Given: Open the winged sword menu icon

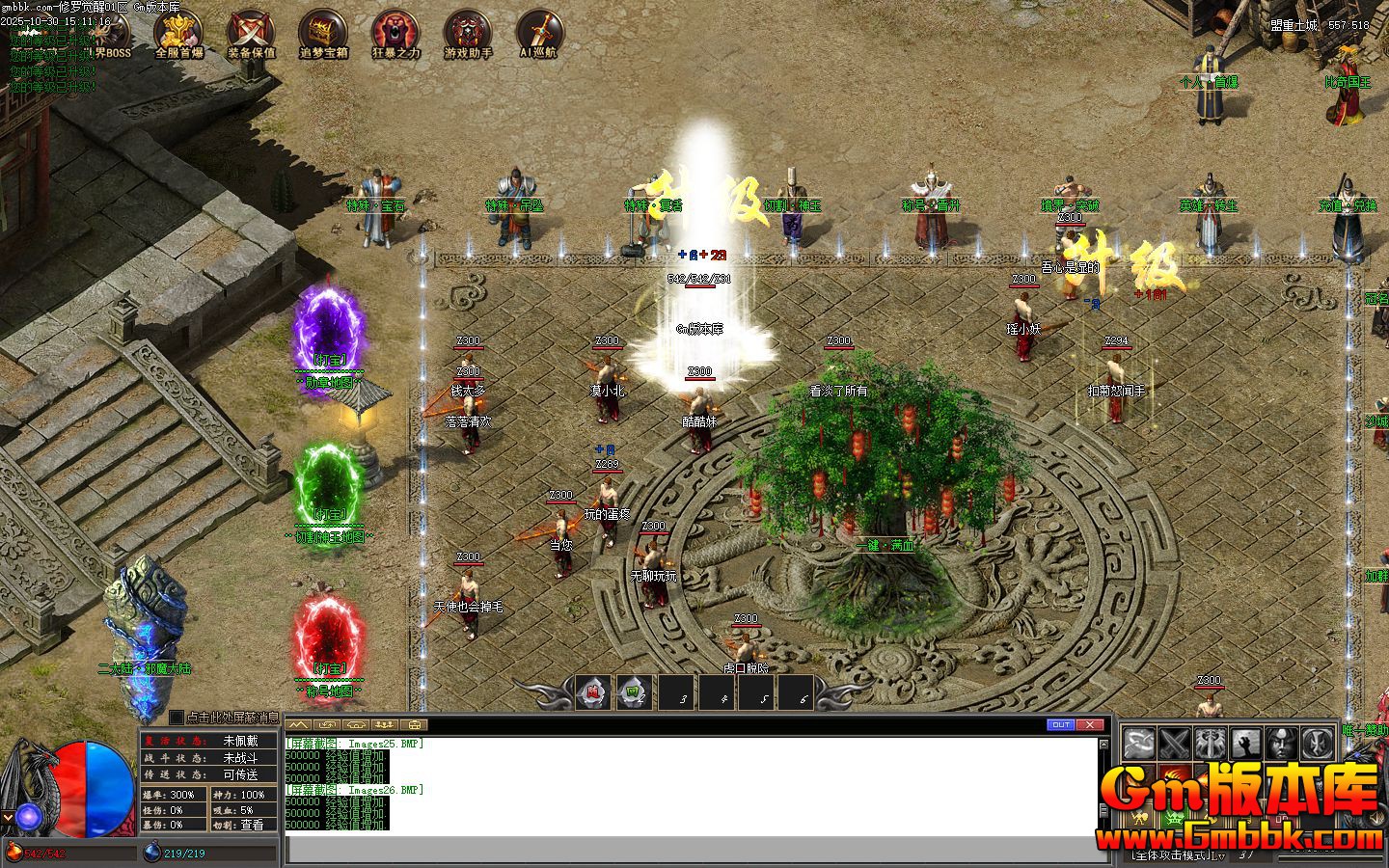Looking at the screenshot, I should click(x=1210, y=744).
